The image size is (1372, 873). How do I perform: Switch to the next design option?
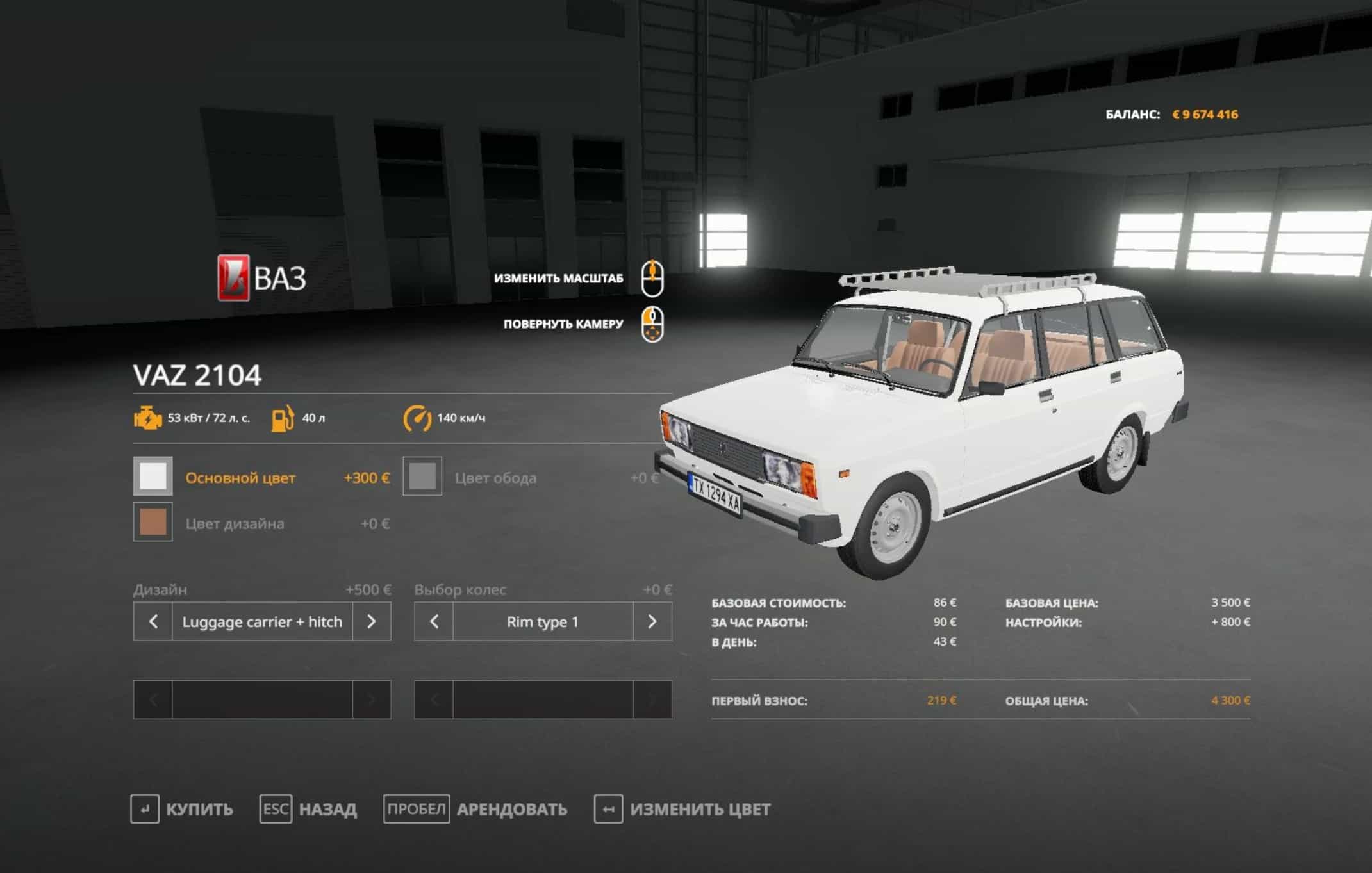coord(371,621)
